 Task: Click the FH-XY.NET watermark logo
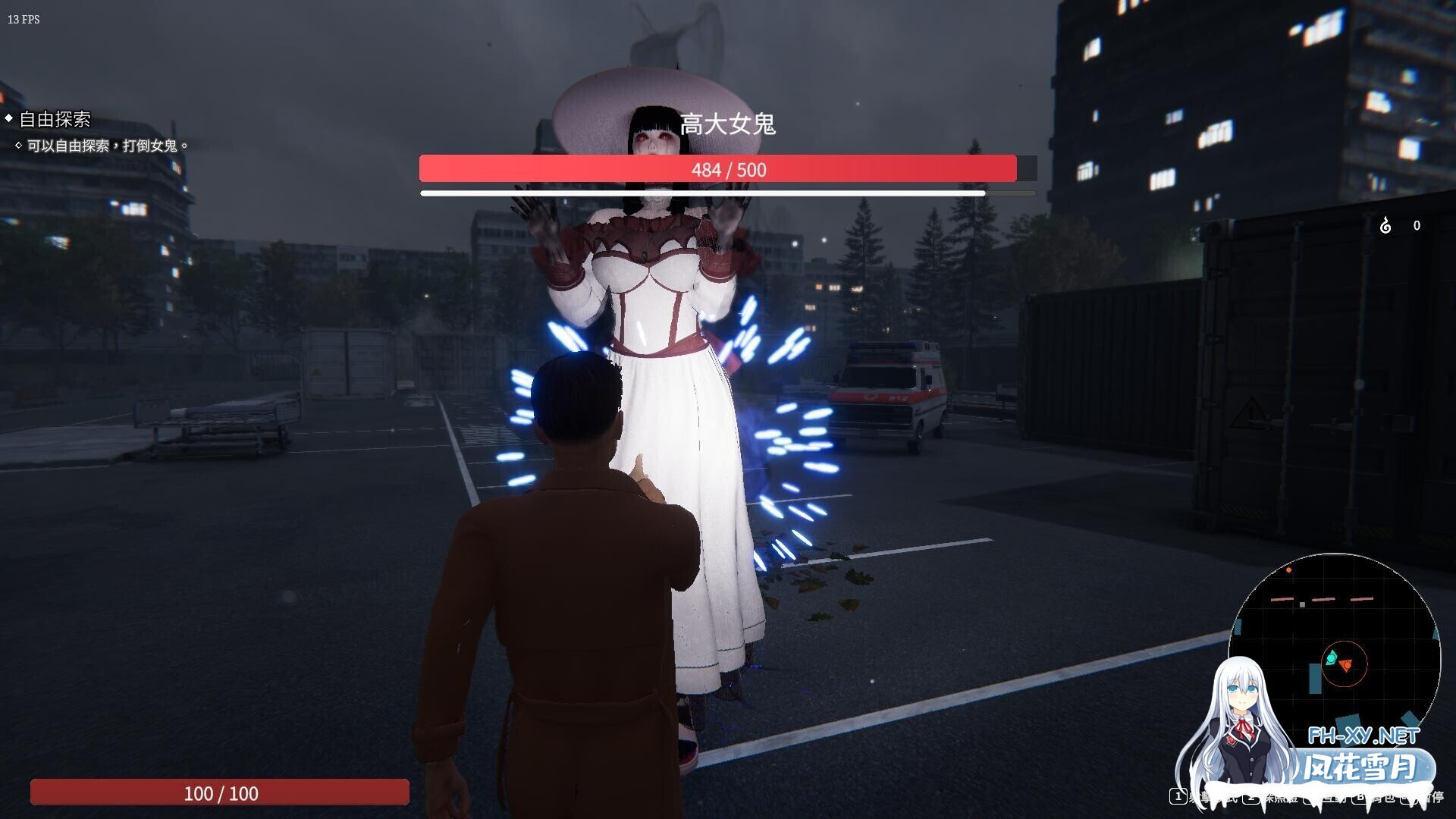click(x=1363, y=735)
